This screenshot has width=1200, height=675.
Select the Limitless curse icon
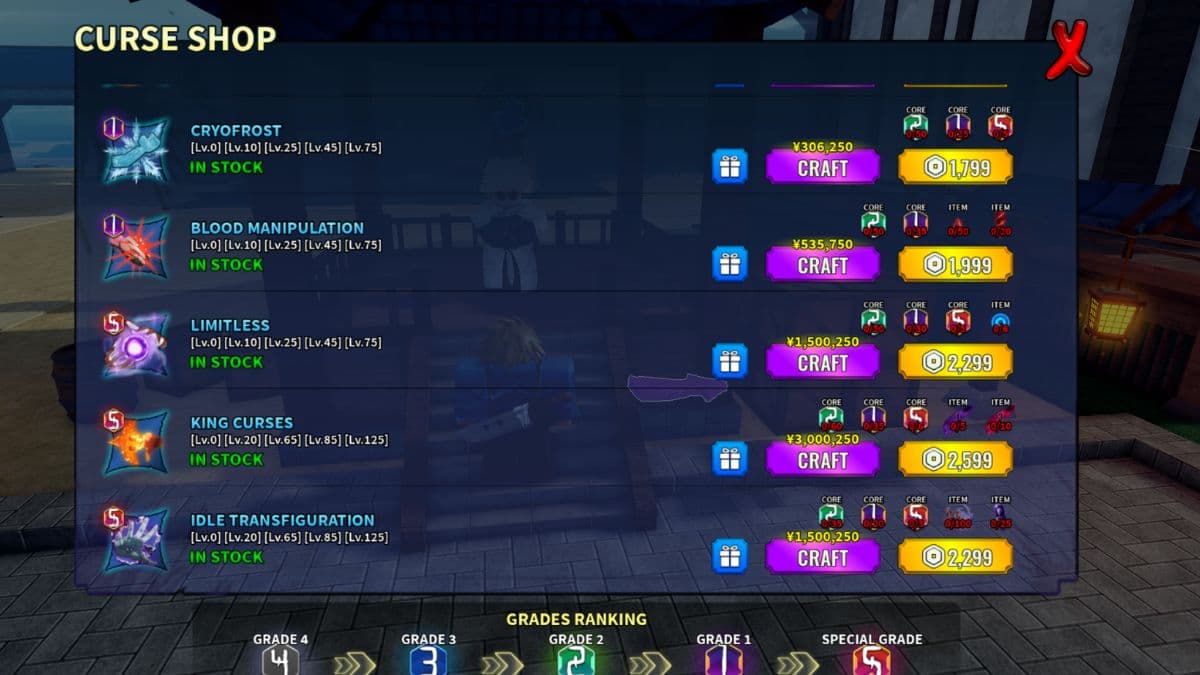[x=136, y=345]
